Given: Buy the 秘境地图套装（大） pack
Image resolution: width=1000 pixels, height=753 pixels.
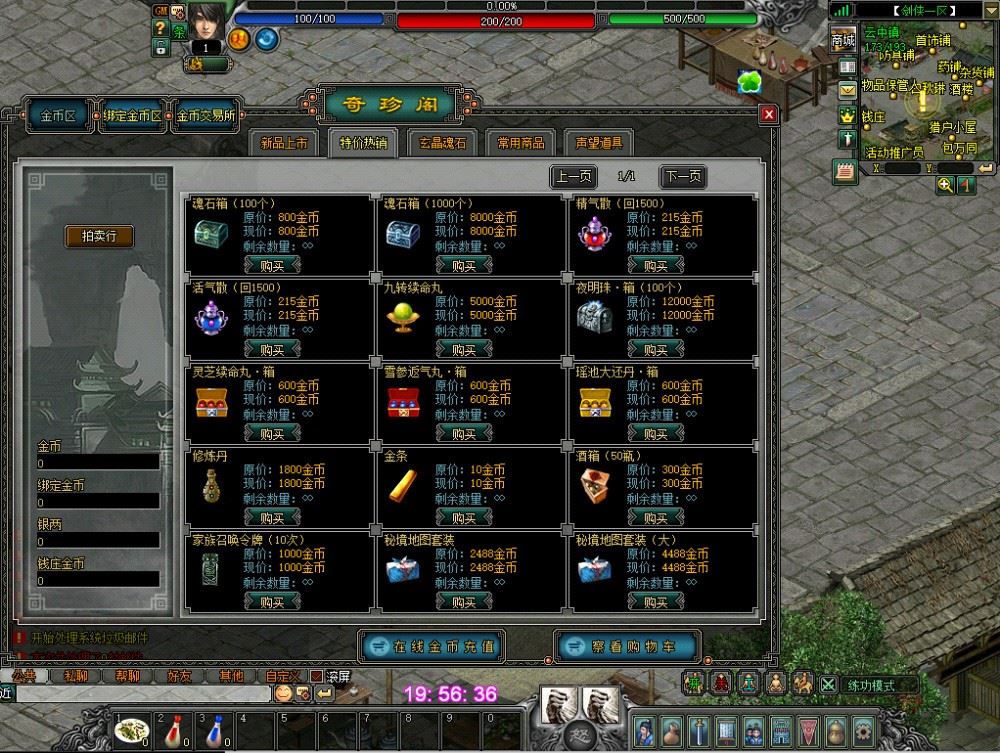Looking at the screenshot, I should (656, 601).
